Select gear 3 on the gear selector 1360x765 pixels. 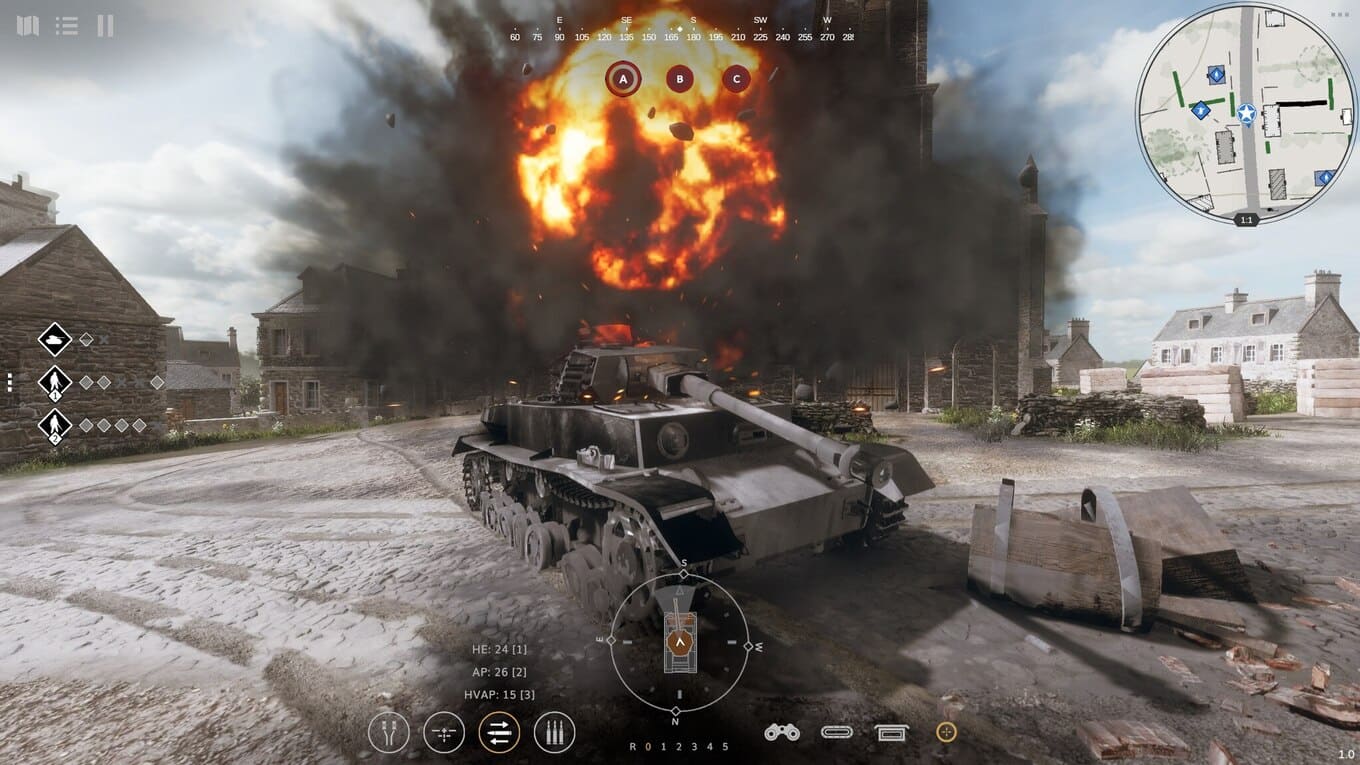tap(694, 747)
